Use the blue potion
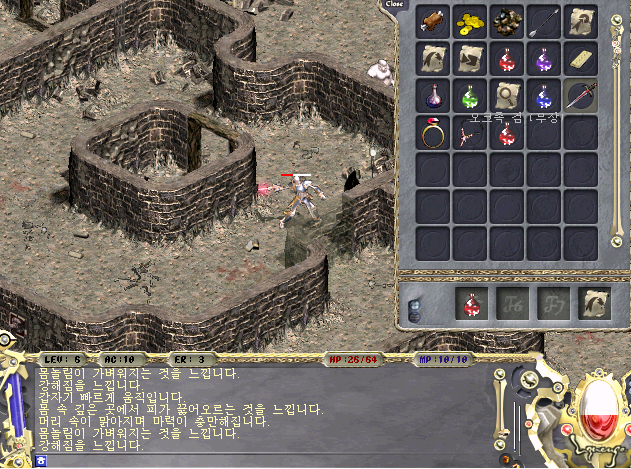The image size is (631, 469). click(x=544, y=96)
